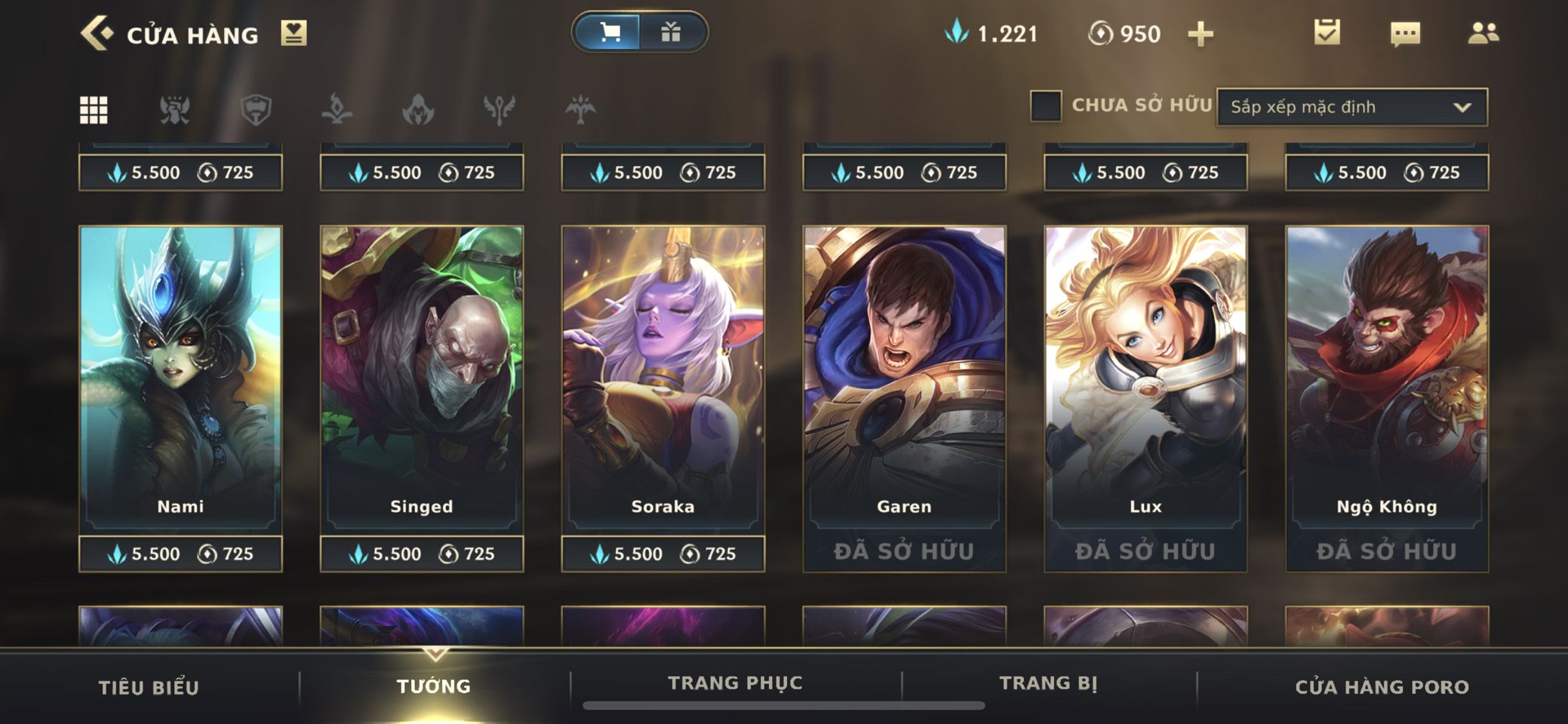The height and width of the screenshot is (724, 1568).
Task: Open the Trang Bị tab
Action: [1048, 683]
